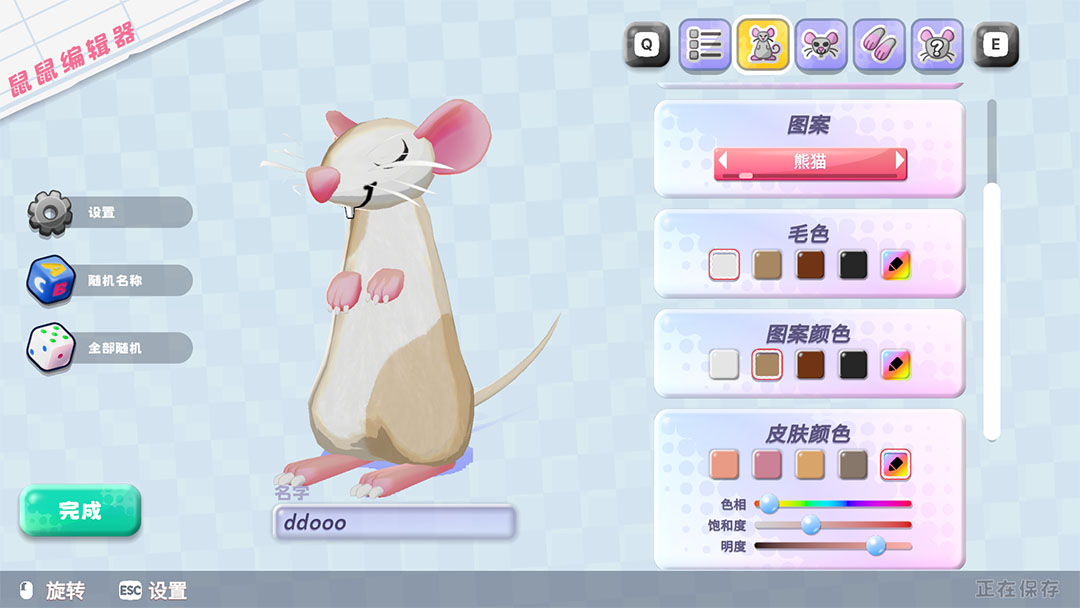Viewport: 1080px width, 608px height.
Task: Open the custom 毛色 color picker
Action: [896, 264]
